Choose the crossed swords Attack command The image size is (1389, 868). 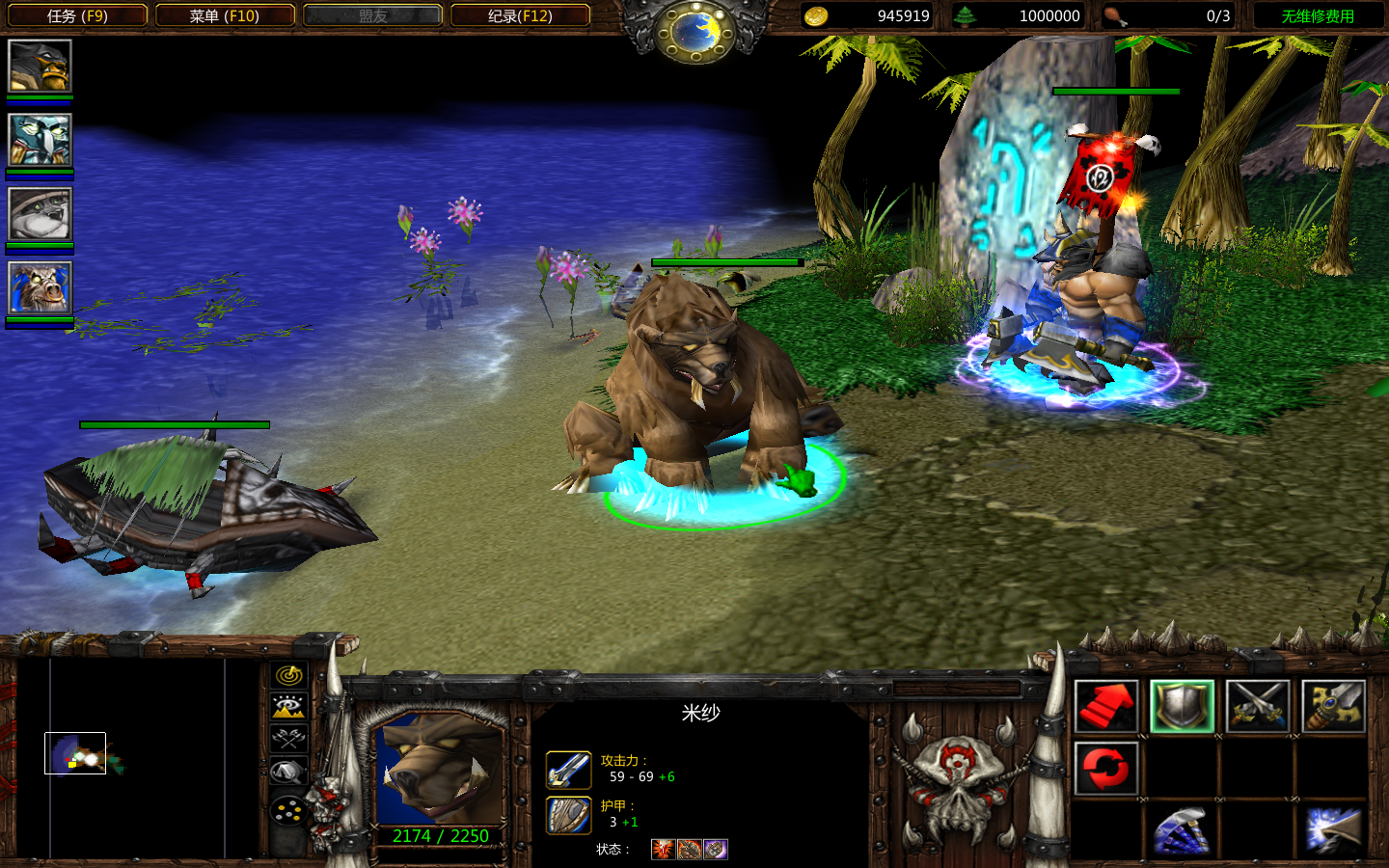pos(1258,706)
